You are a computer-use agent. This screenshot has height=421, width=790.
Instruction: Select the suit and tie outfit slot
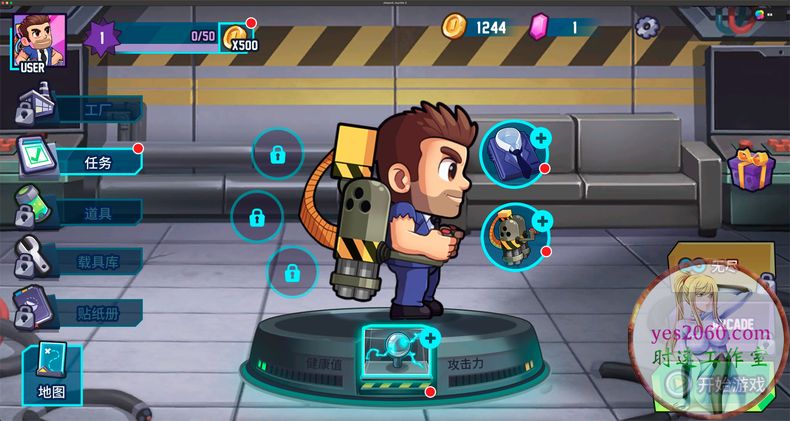(x=513, y=153)
